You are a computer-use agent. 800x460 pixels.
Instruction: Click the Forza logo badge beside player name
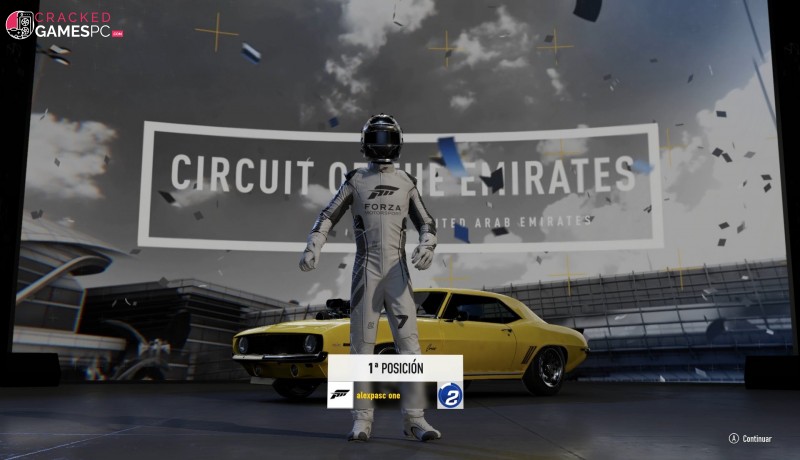[x=341, y=395]
